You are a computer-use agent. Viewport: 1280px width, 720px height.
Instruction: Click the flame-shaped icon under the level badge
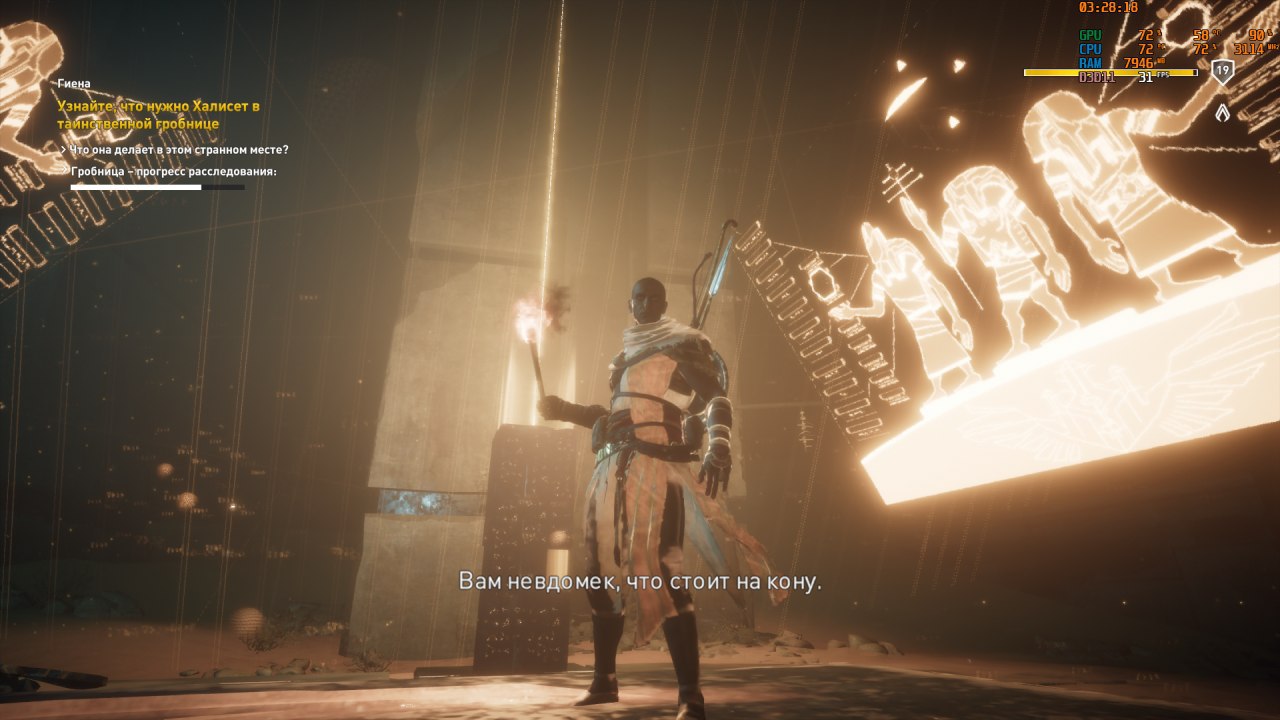[1222, 112]
